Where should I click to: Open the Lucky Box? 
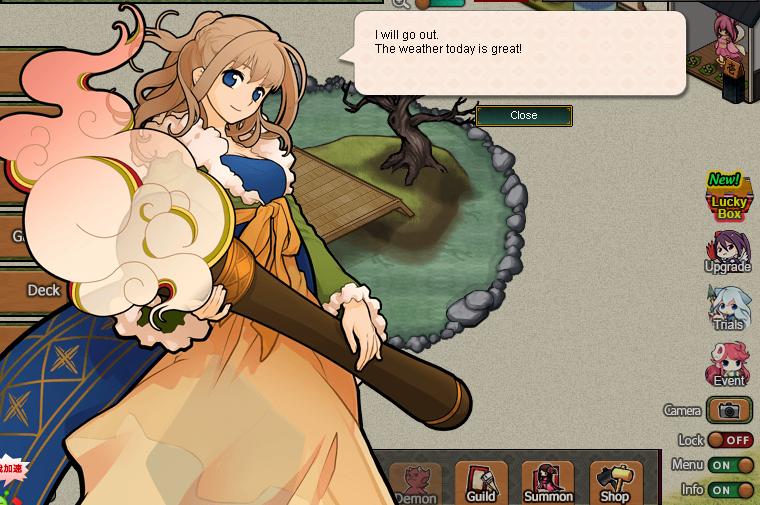coord(729,198)
